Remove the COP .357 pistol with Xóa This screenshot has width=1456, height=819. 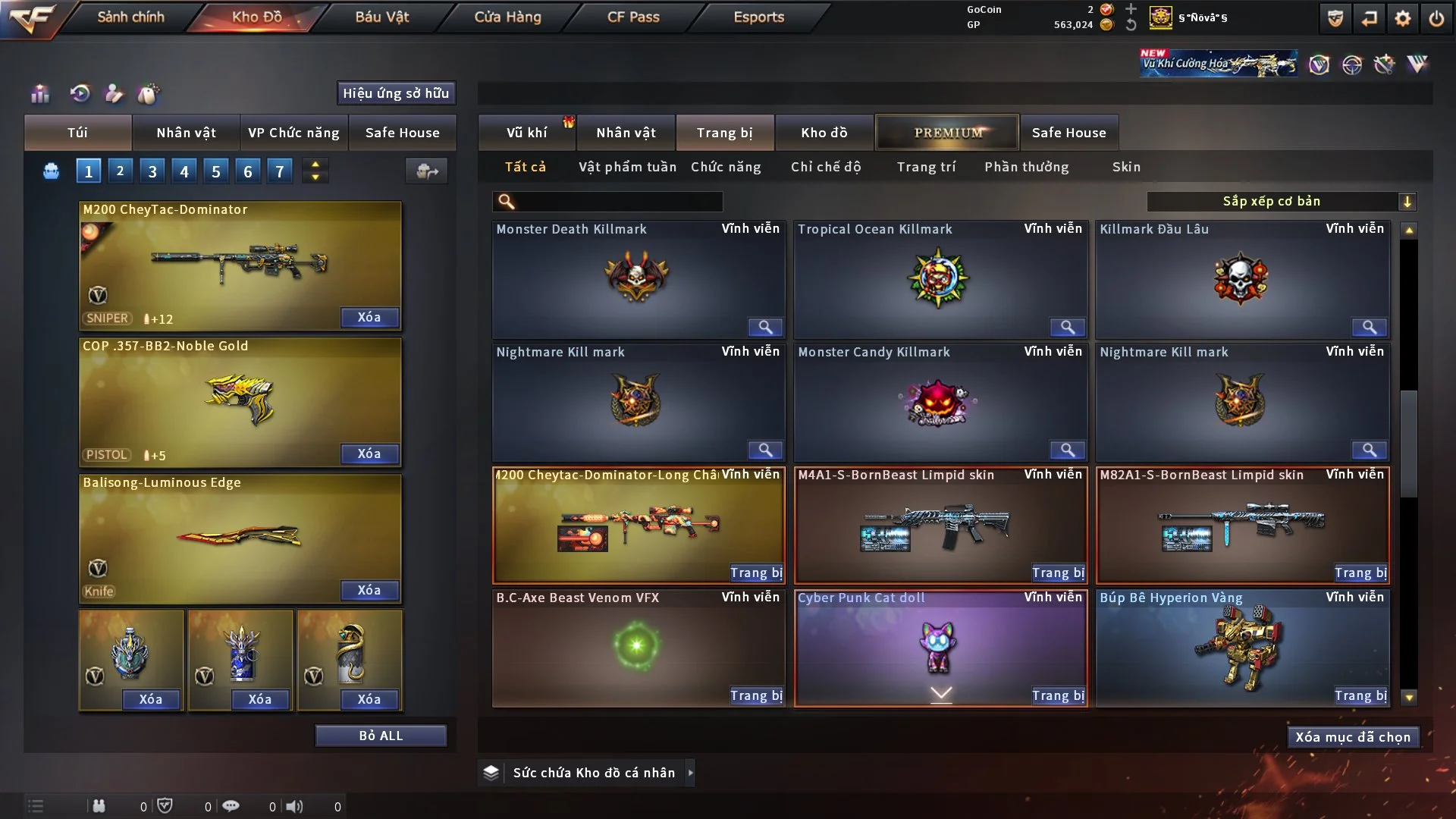(369, 453)
